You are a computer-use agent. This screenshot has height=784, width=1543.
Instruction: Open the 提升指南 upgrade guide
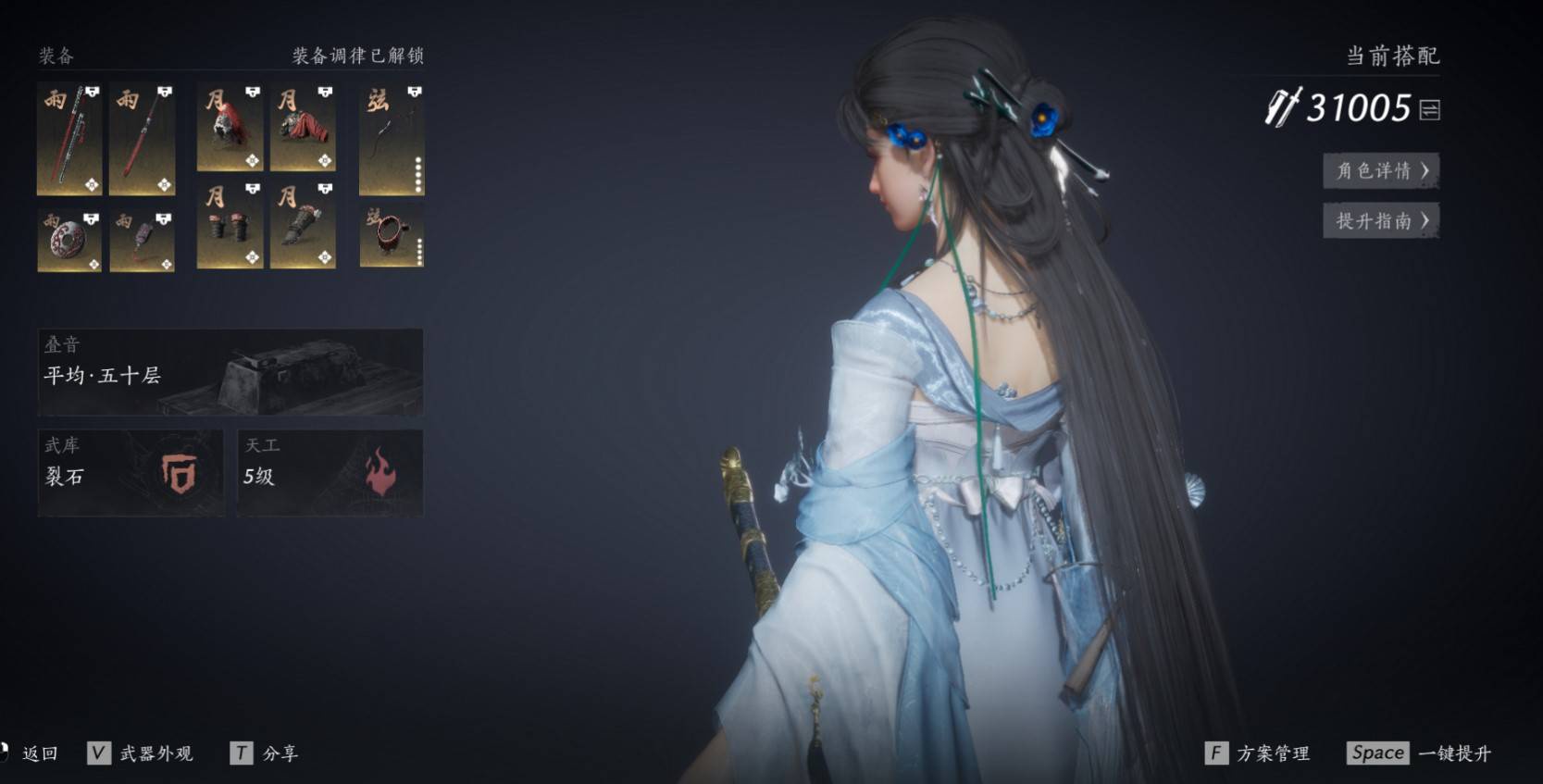coord(1381,220)
